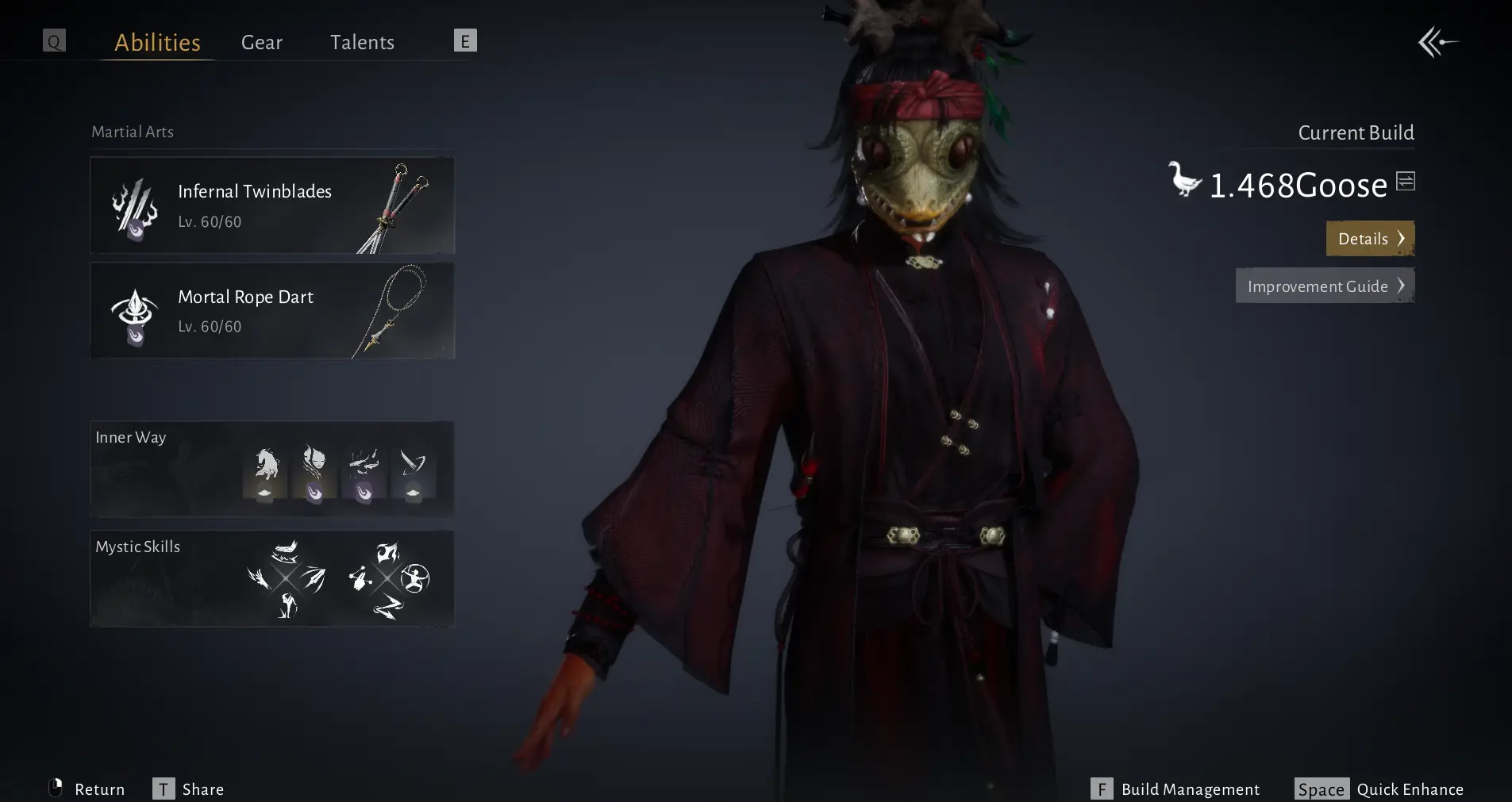1512x802 pixels.
Task: Open the Talents tab
Action: (362, 42)
